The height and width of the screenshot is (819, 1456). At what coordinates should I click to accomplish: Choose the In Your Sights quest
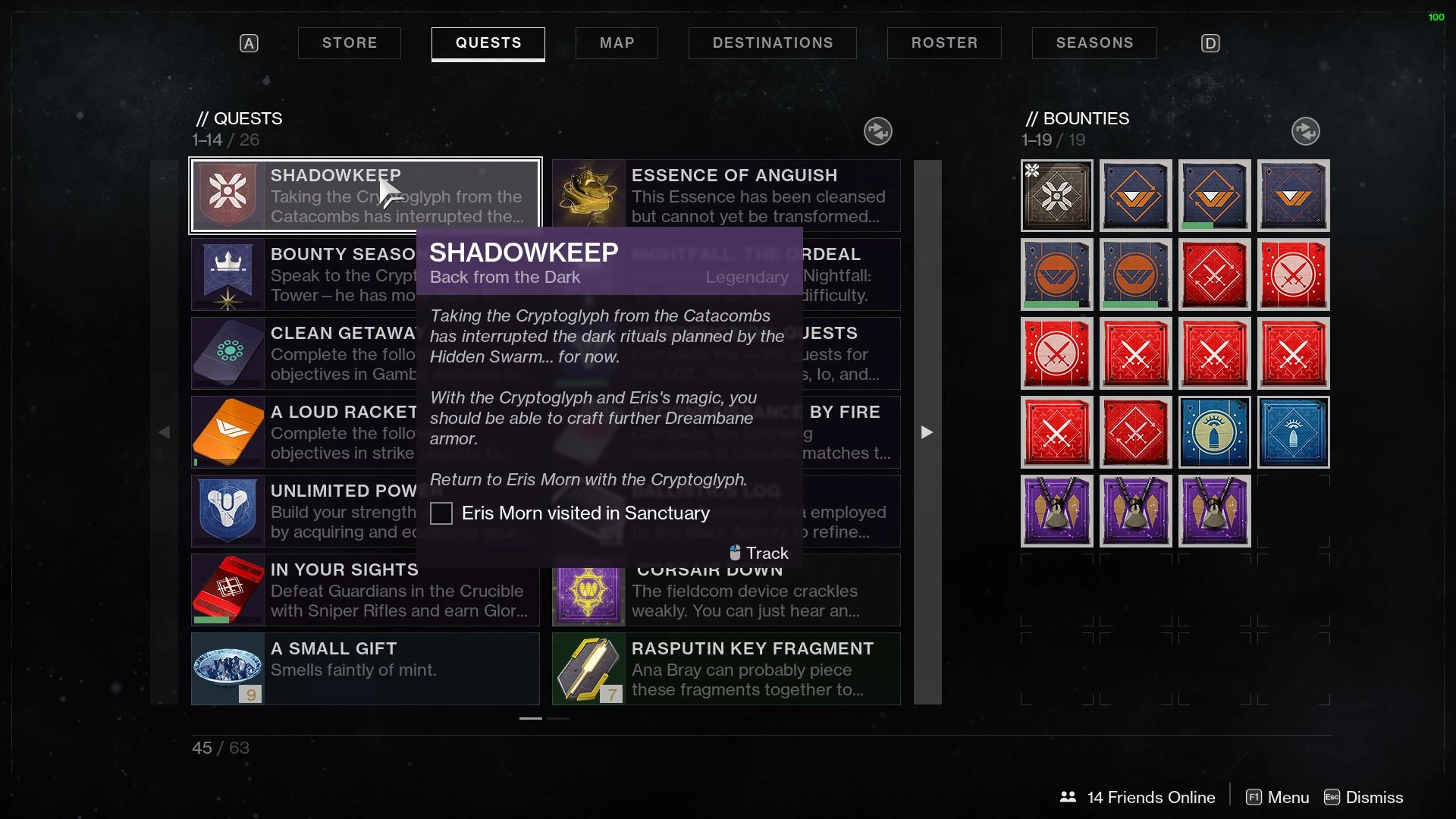pos(365,590)
